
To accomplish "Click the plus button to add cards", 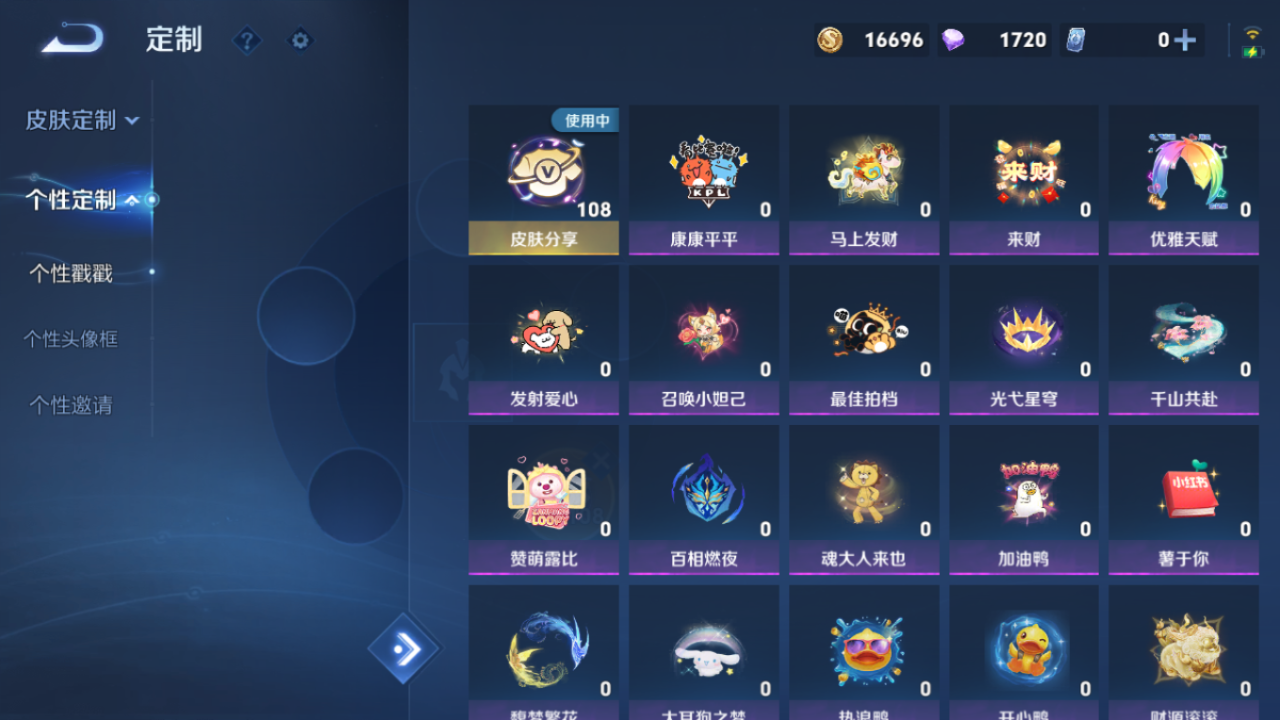I will (x=1186, y=40).
